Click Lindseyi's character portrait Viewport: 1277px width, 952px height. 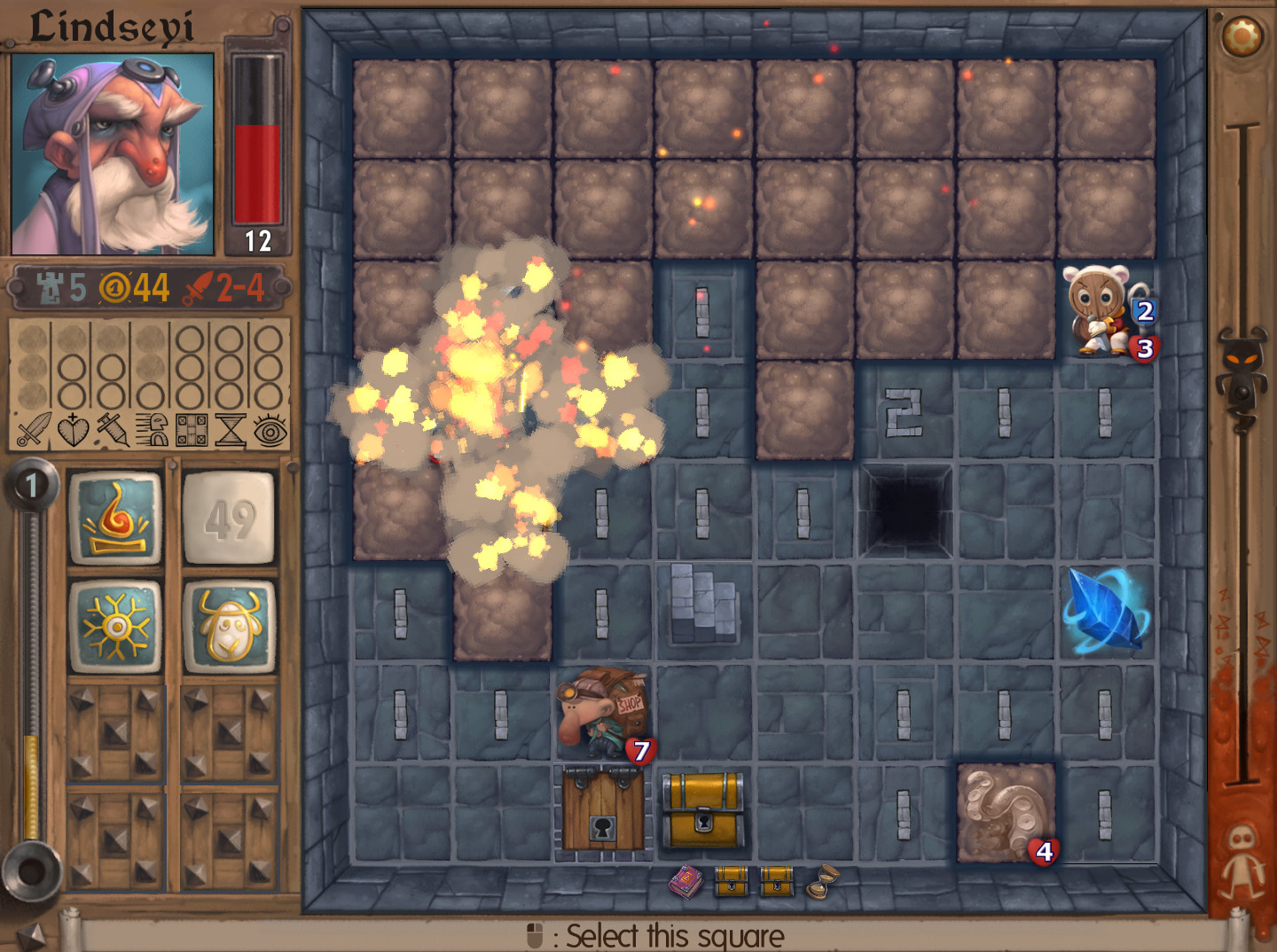tap(113, 152)
